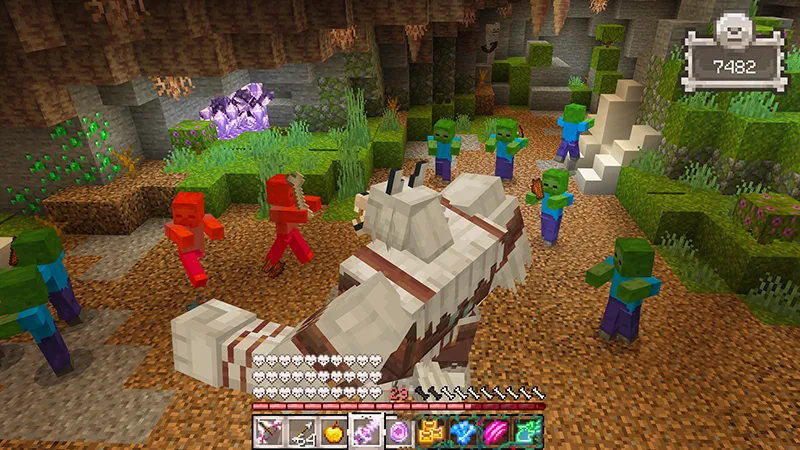Image resolution: width=800 pixels, height=450 pixels.
Task: Activate the blue crystal ability icon
Action: pyautogui.click(x=464, y=432)
